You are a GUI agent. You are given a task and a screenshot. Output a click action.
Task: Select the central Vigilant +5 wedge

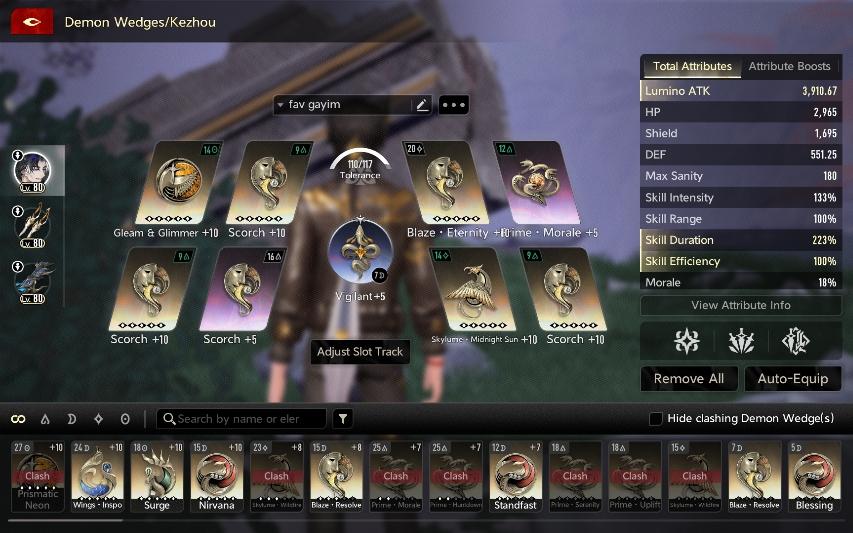(360, 251)
